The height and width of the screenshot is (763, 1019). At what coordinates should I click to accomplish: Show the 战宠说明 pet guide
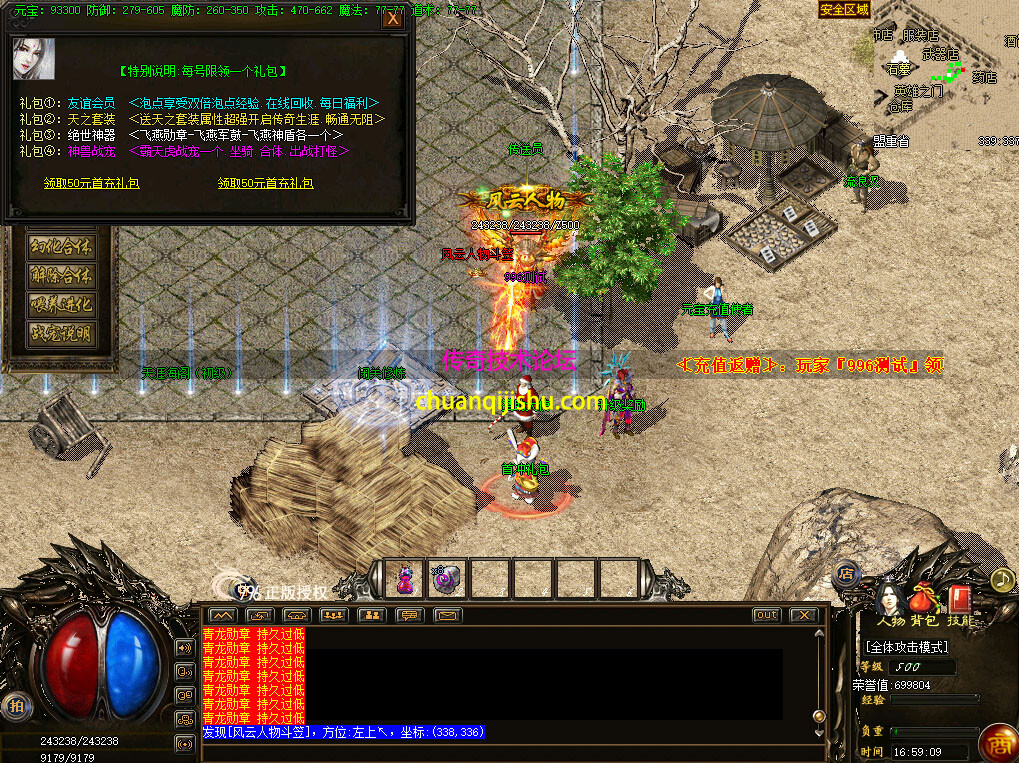tap(62, 334)
